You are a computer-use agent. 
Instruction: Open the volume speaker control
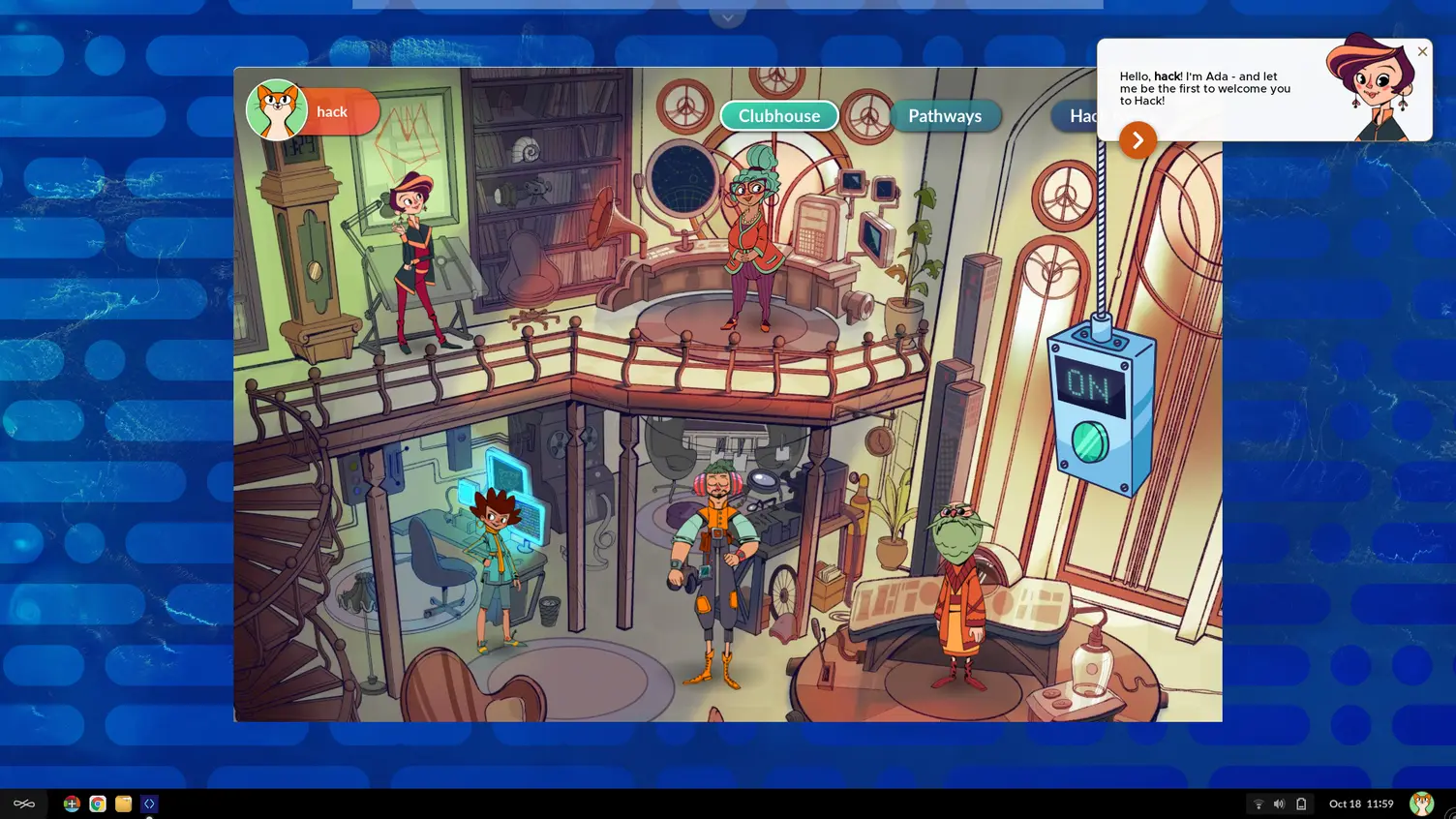1279,804
